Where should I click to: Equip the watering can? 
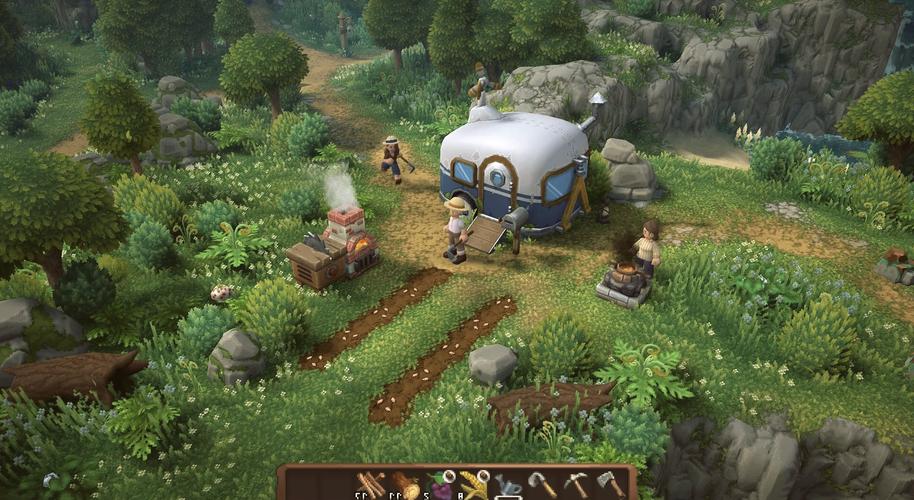(508, 484)
